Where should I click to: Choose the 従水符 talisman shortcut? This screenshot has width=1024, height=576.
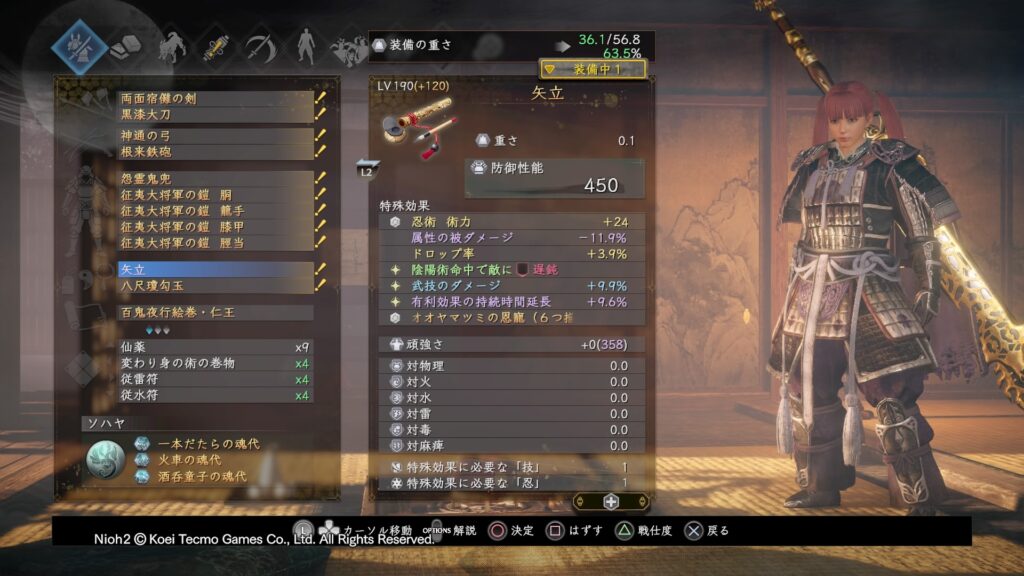tap(215, 395)
